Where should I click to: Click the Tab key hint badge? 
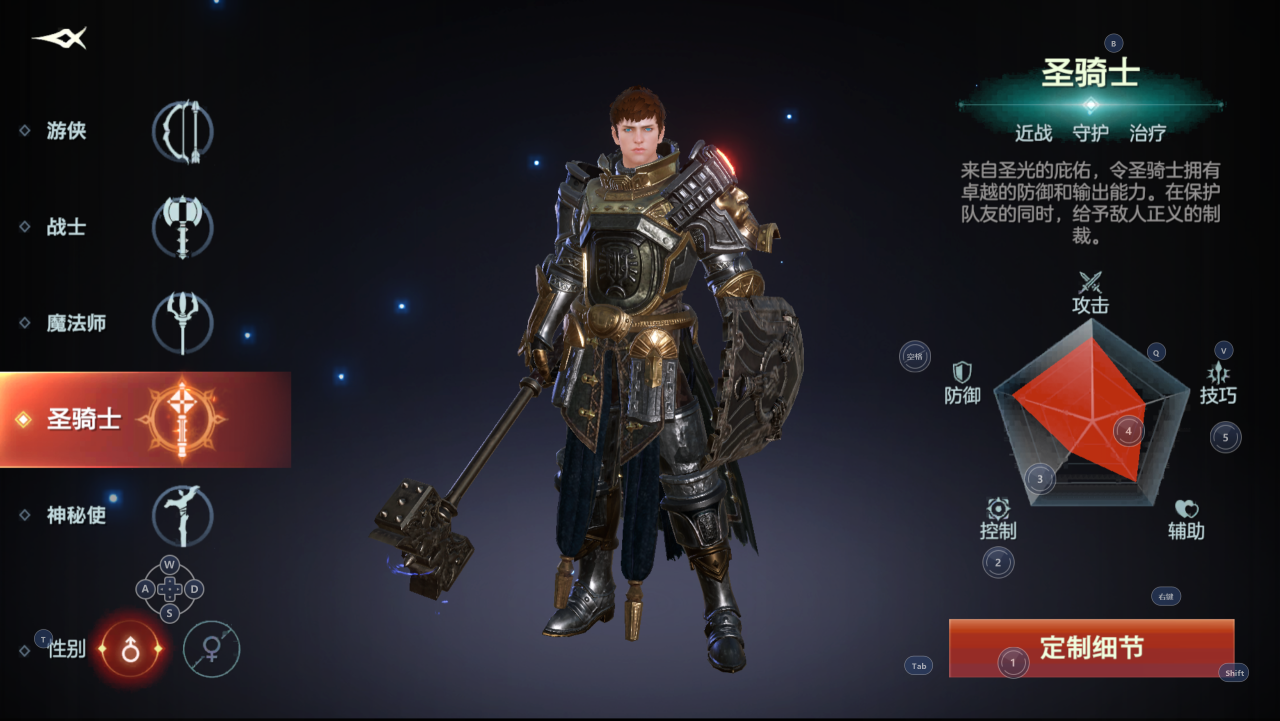(x=917, y=666)
